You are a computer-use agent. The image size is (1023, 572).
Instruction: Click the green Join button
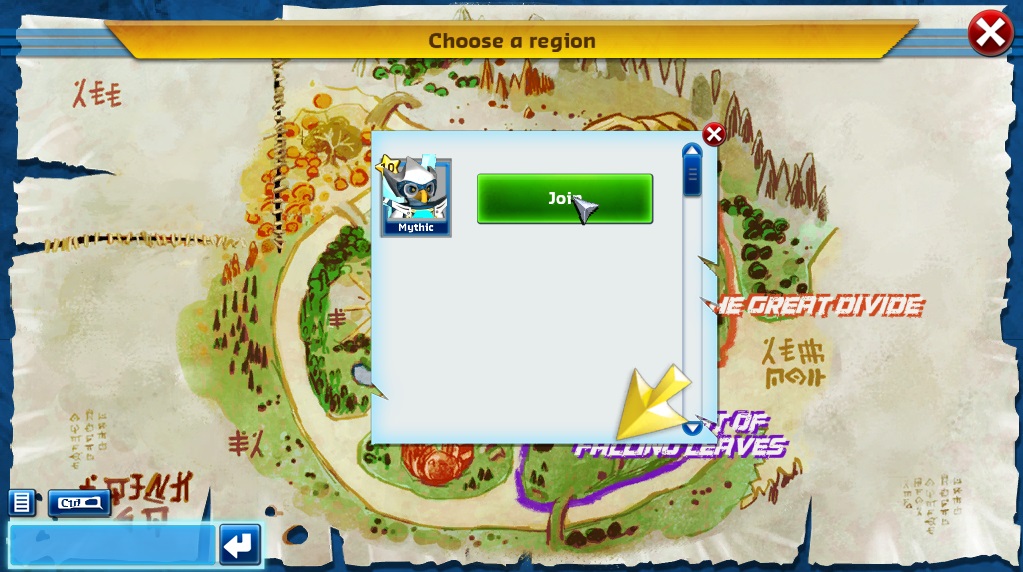point(564,199)
